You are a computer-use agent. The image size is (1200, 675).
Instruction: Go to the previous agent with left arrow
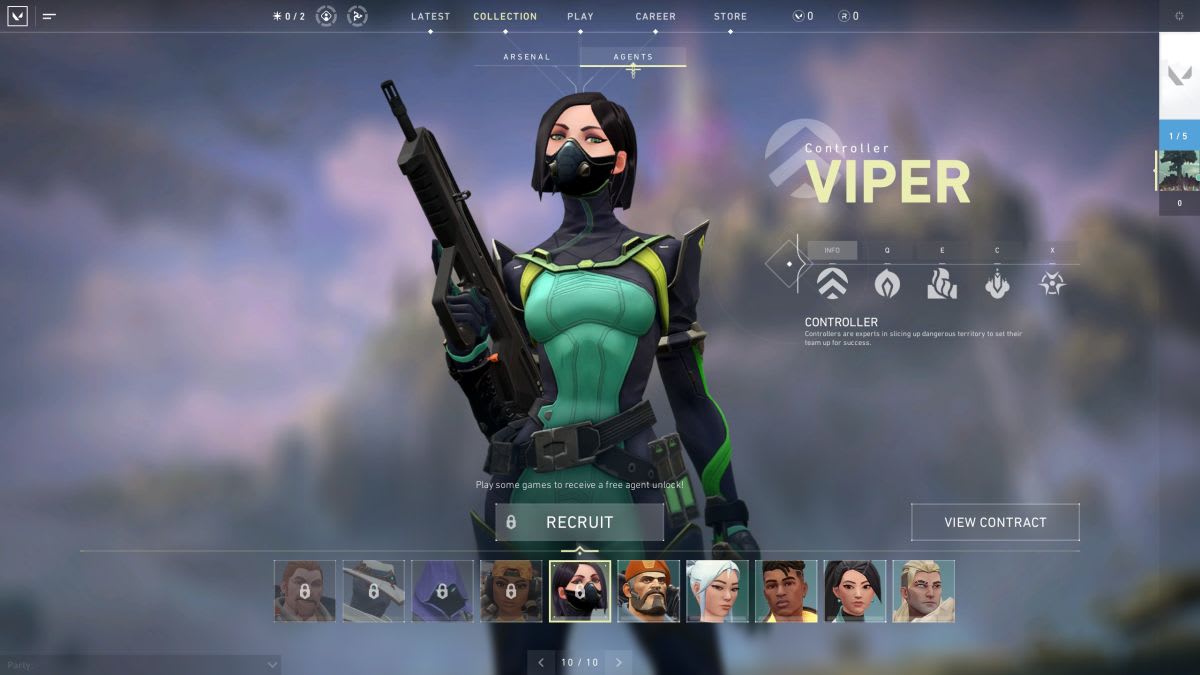(x=541, y=662)
